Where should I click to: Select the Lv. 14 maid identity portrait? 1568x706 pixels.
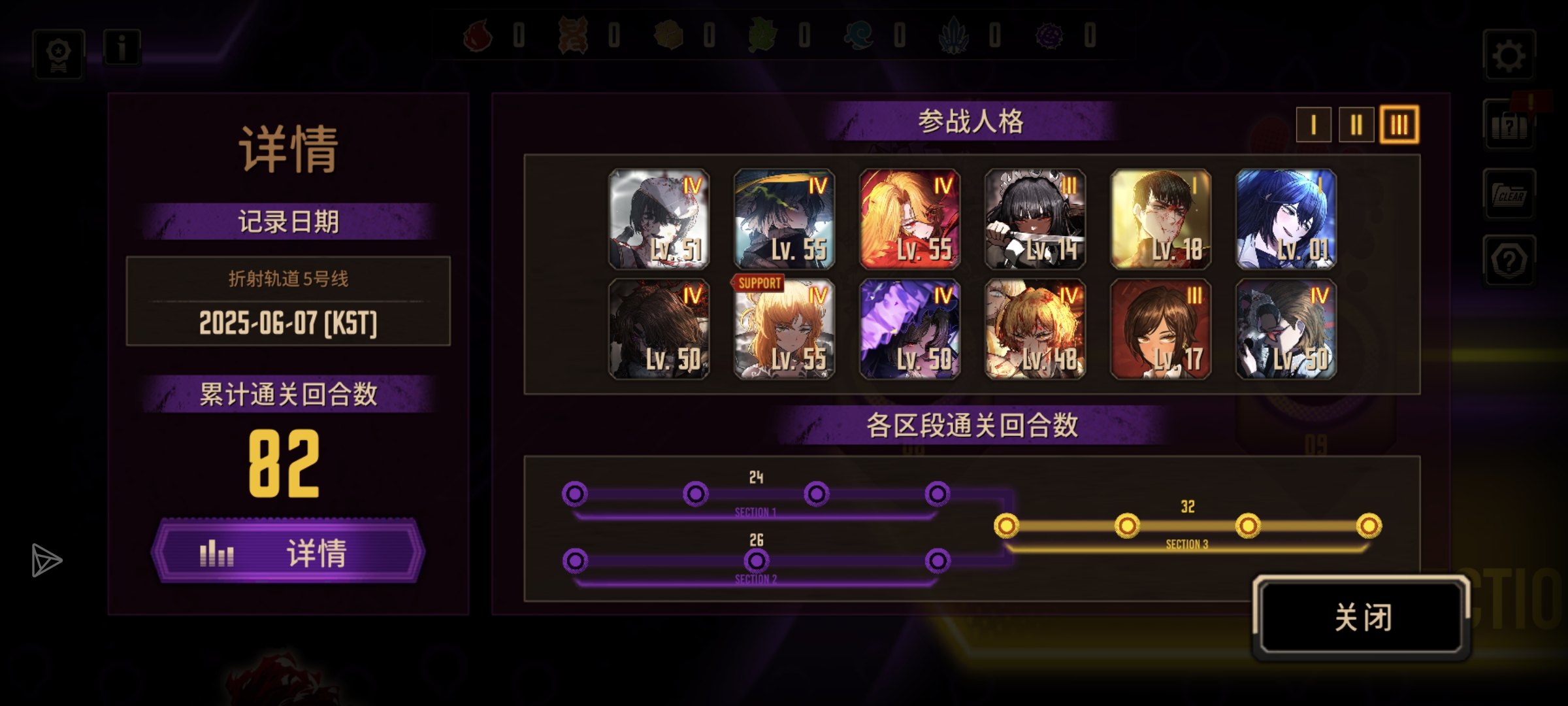pos(1035,219)
